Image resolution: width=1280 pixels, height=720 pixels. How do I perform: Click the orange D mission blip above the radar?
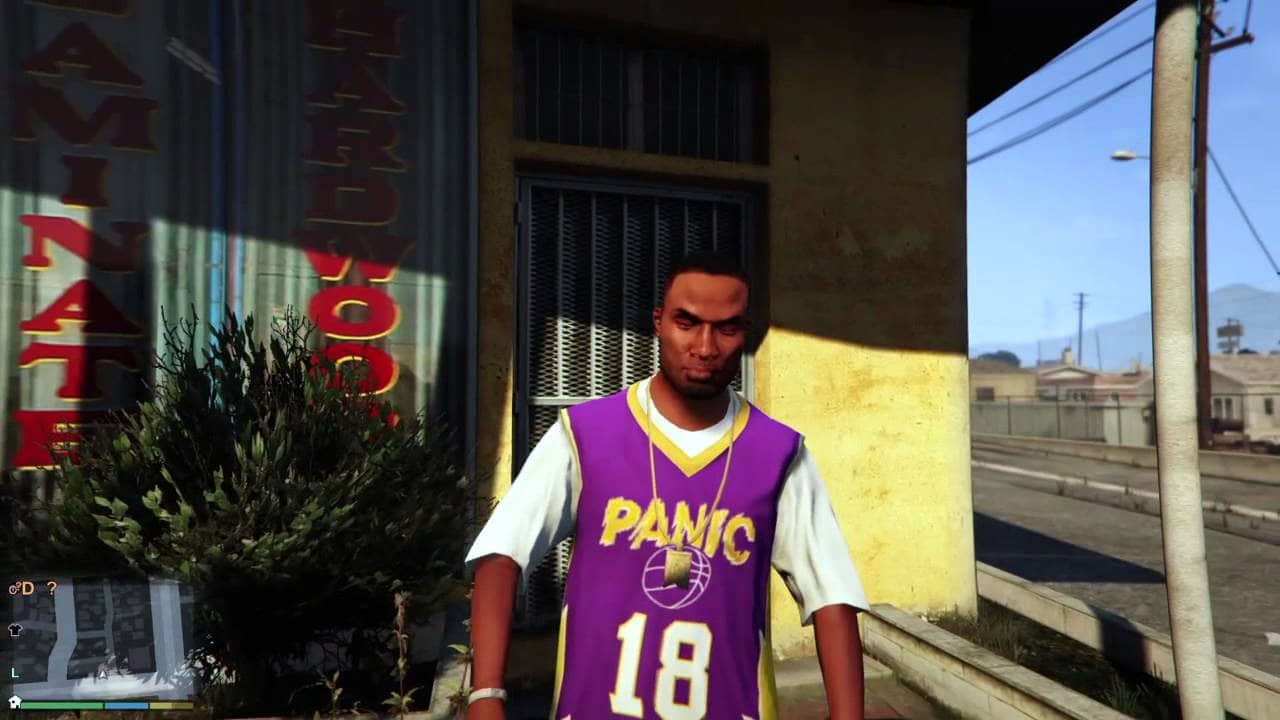[28, 588]
